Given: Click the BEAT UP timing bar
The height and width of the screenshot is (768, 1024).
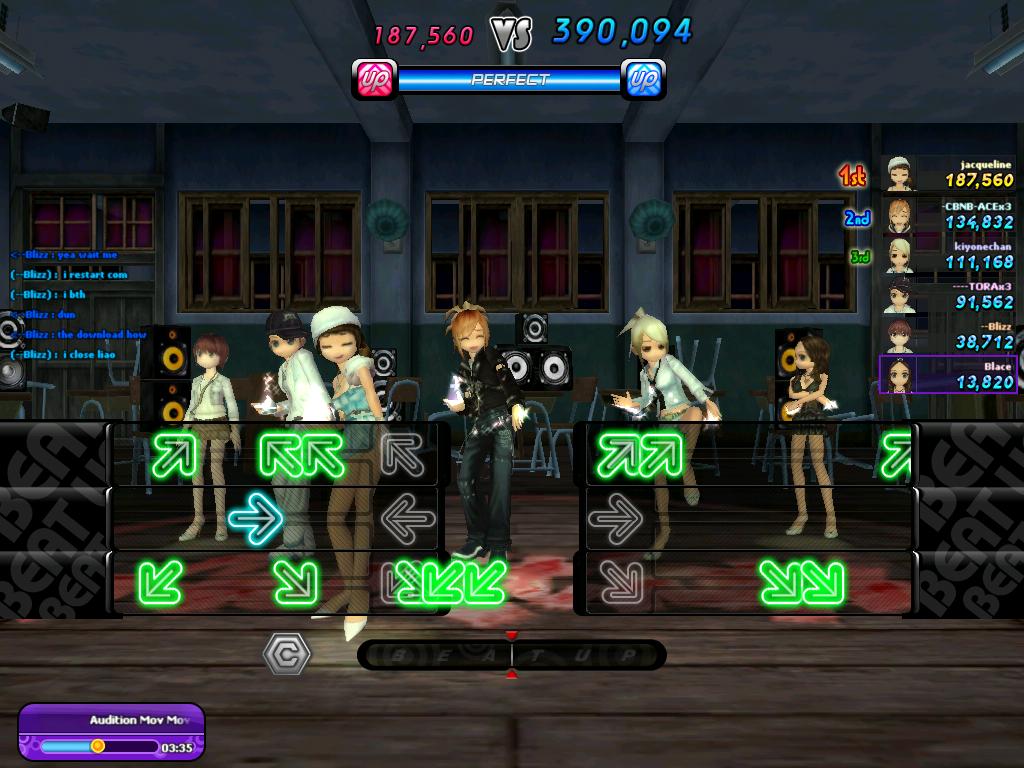Looking at the screenshot, I should 511,655.
